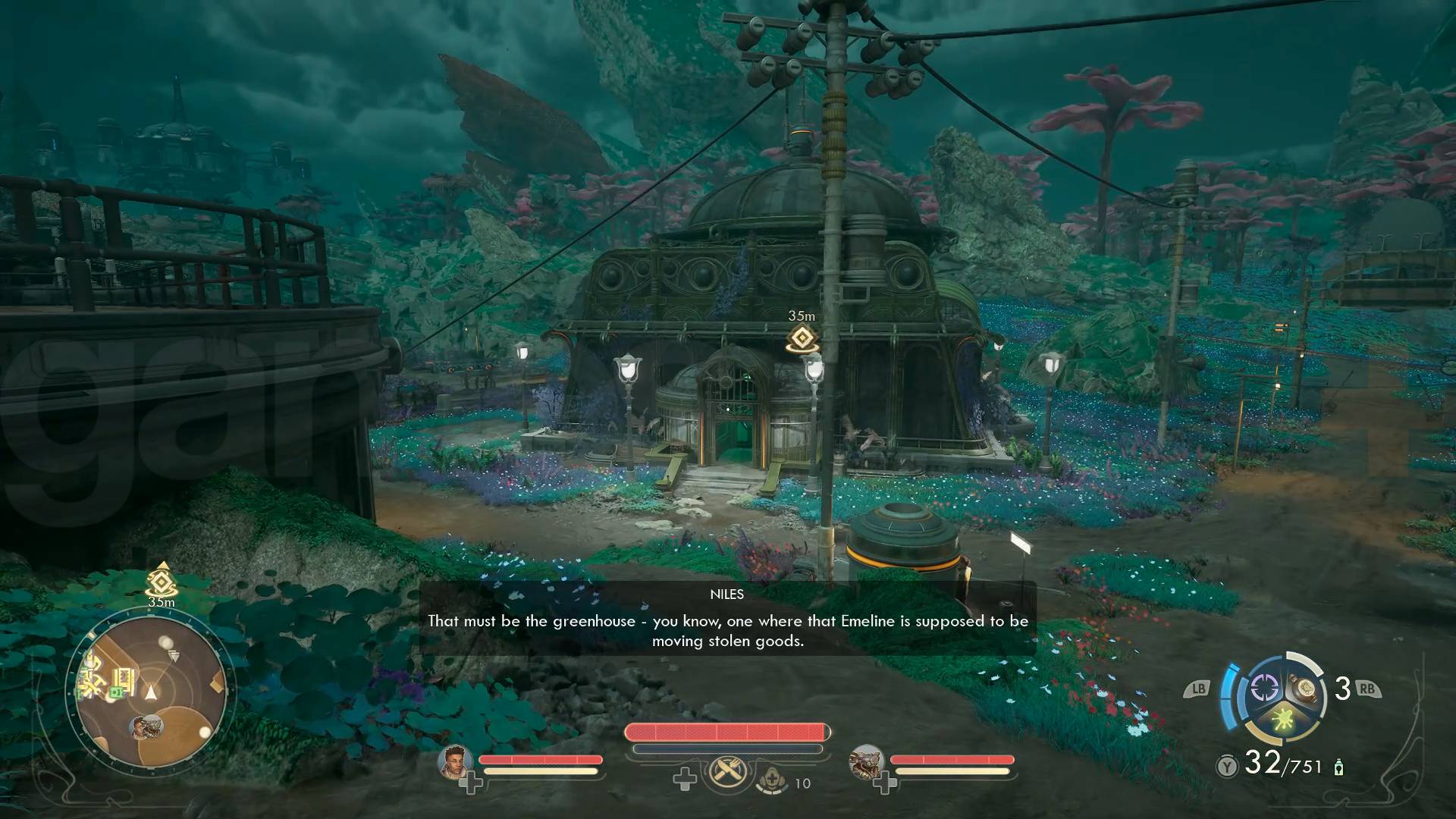The height and width of the screenshot is (819, 1456).
Task: Click the player arrow at the minimap center
Action: (150, 693)
